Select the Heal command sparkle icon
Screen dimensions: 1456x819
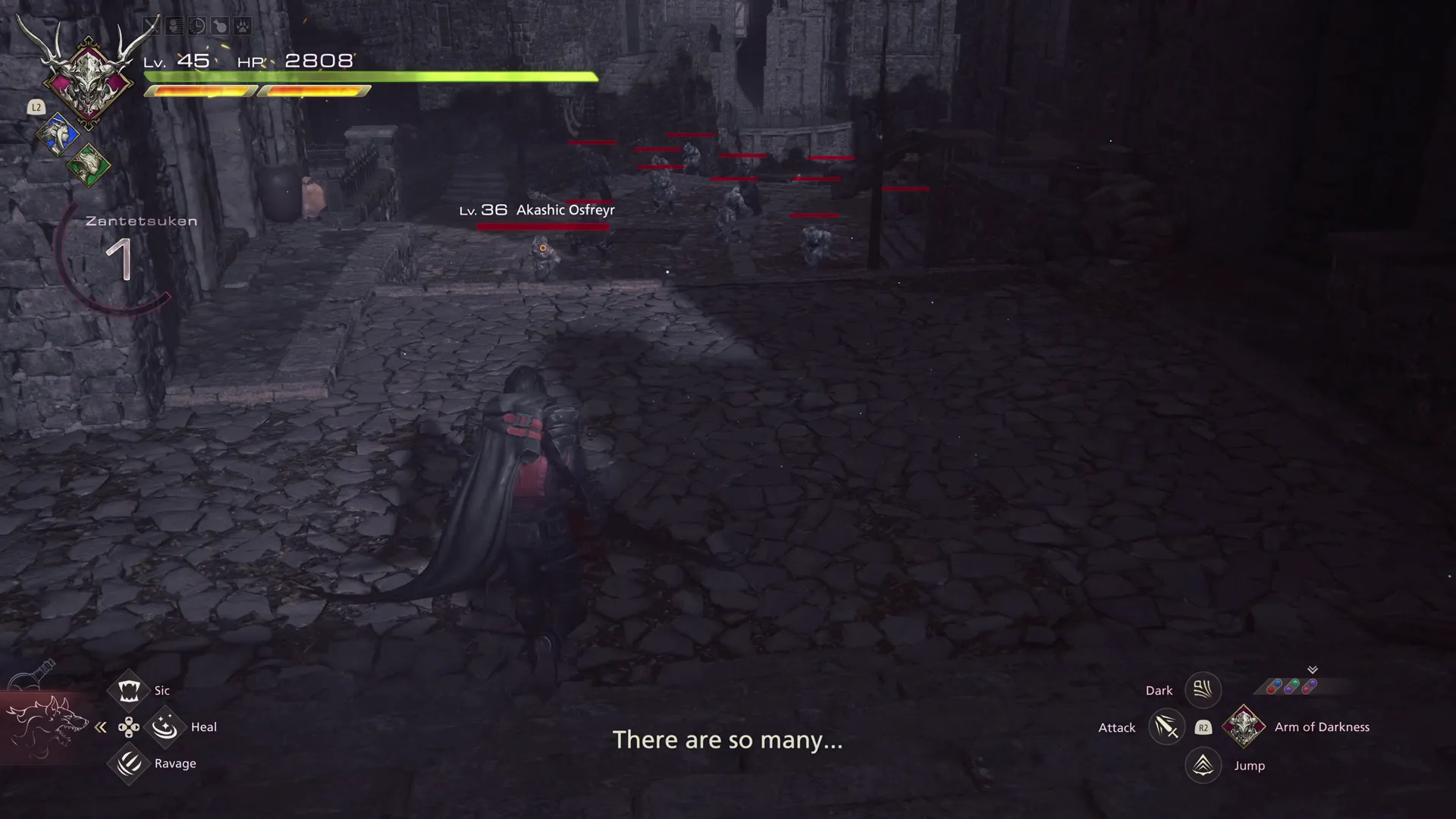tap(165, 726)
